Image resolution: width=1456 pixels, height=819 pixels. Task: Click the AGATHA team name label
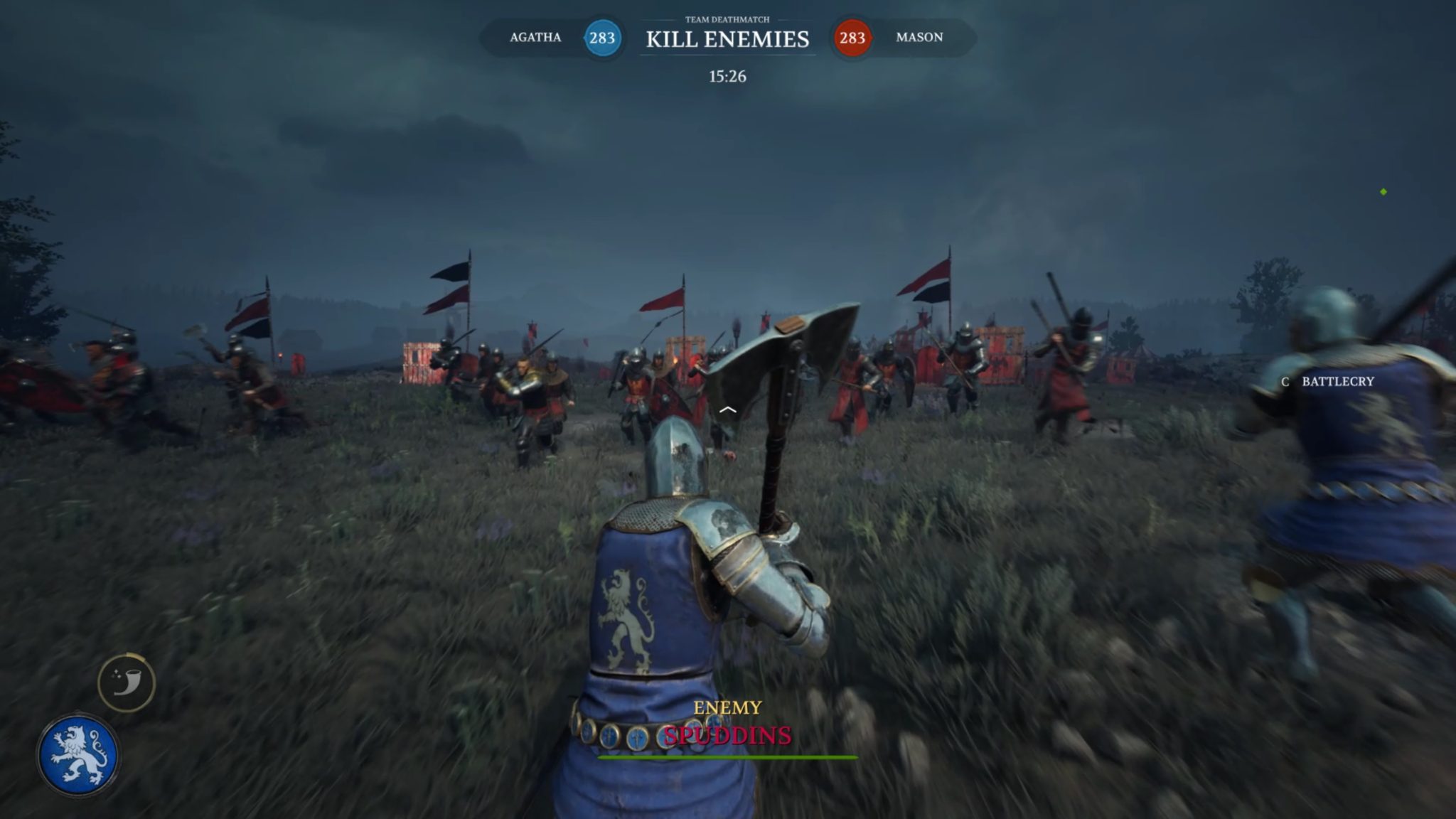(x=537, y=37)
